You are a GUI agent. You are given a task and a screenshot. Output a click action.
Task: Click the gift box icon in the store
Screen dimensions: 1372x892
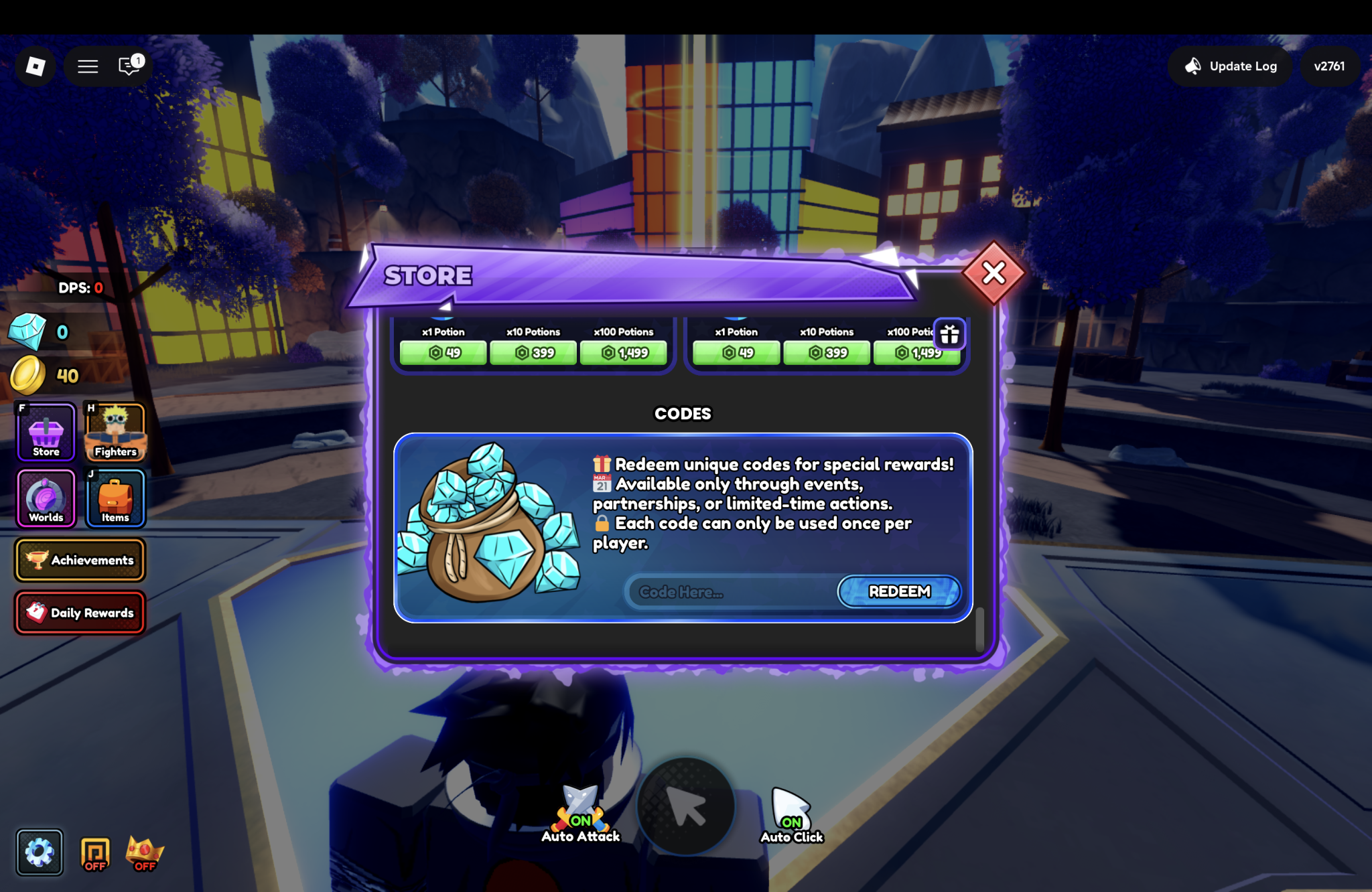(x=949, y=334)
